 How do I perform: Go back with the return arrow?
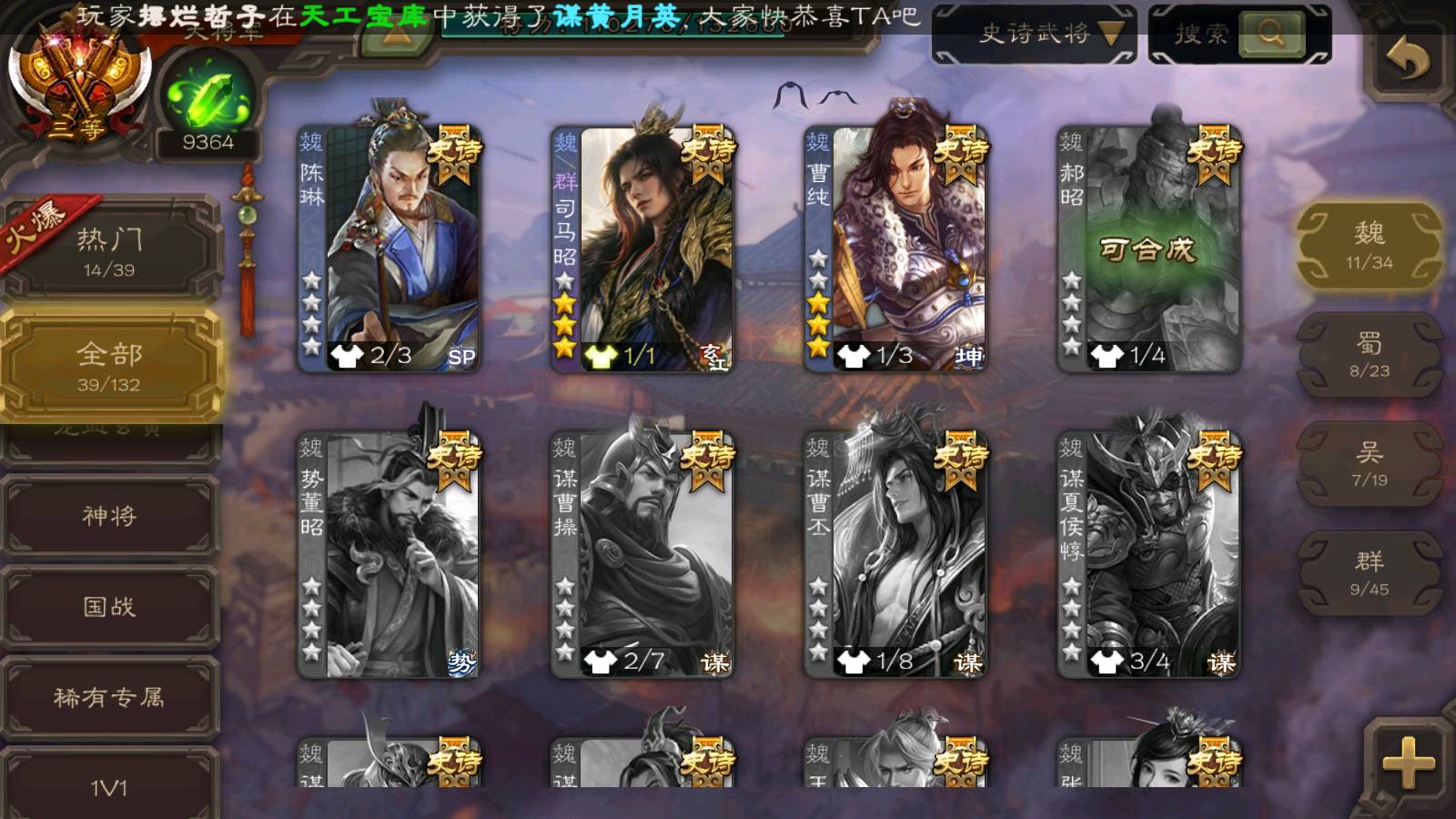[1406, 60]
